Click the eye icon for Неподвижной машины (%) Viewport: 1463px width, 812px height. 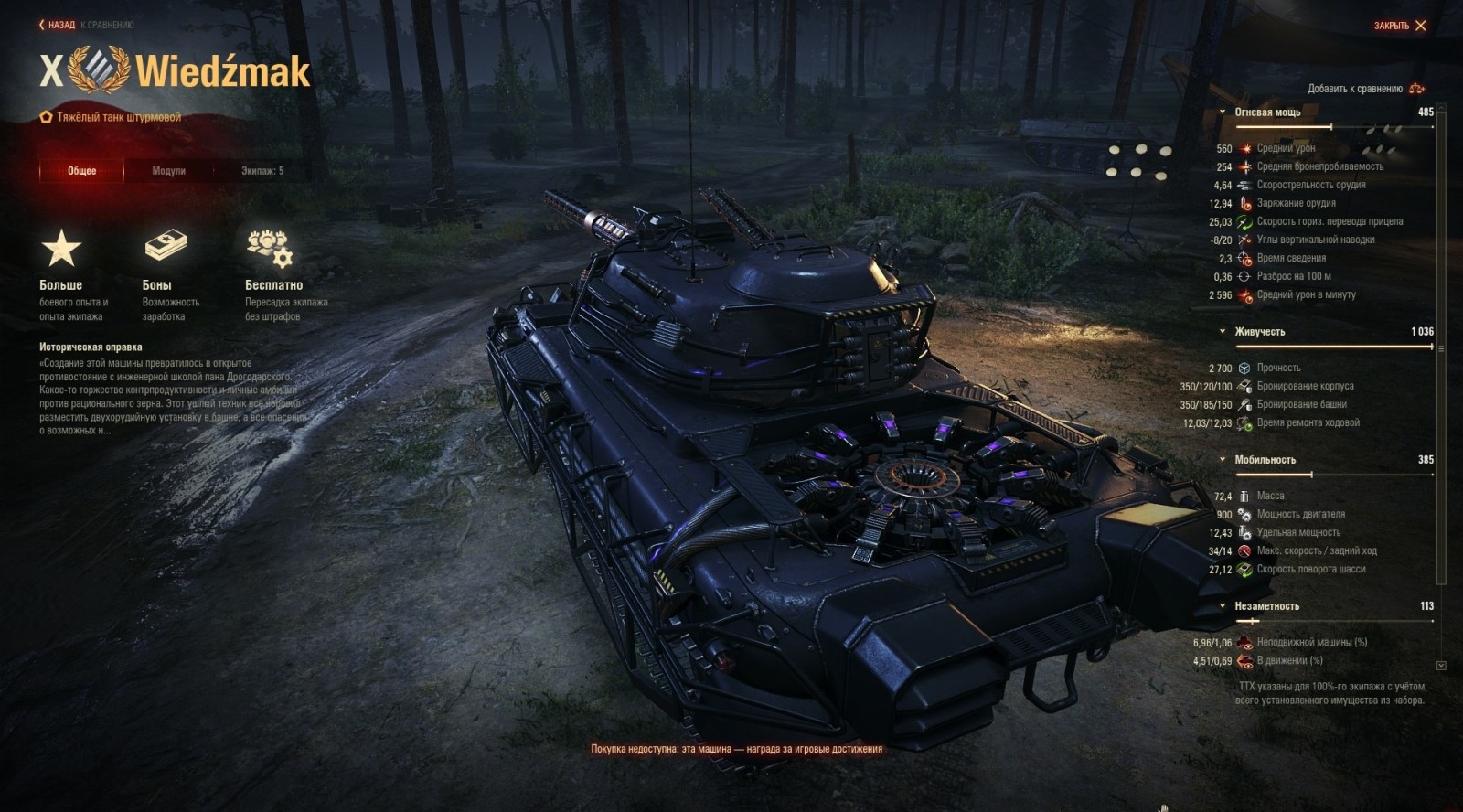click(x=1246, y=645)
